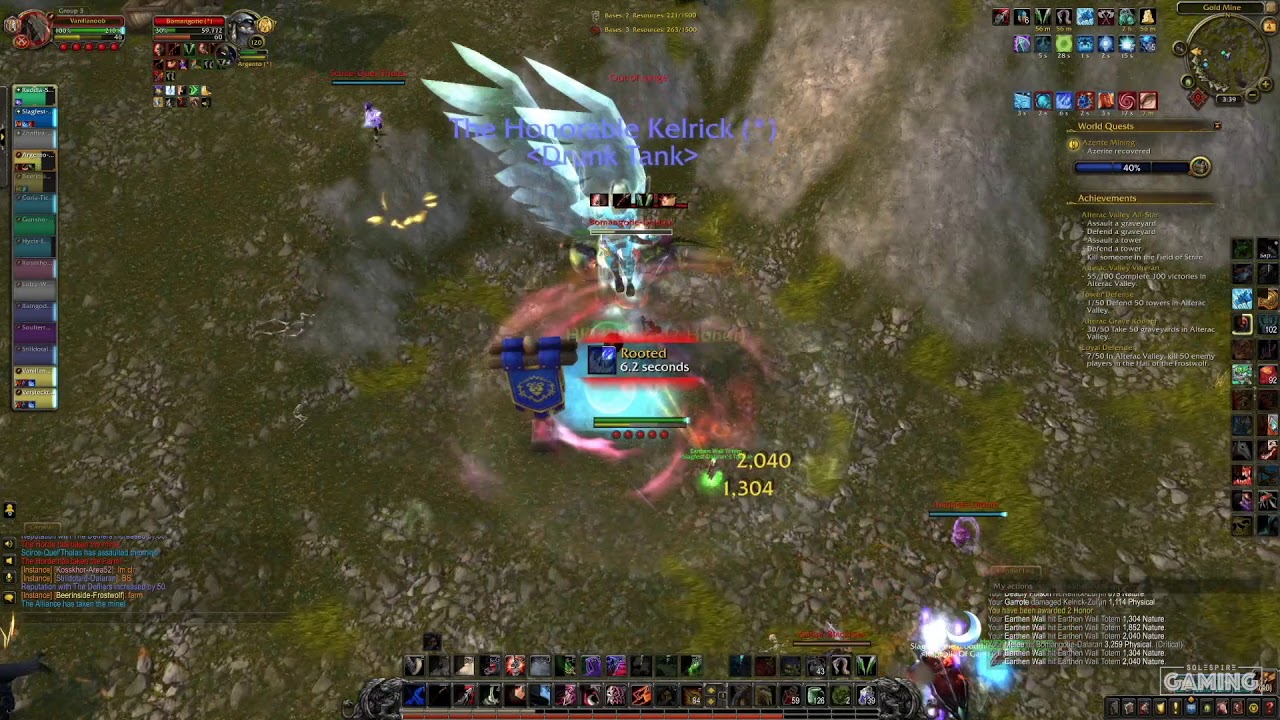Collapse the Group 3 raid frame header
1280x720 pixels.
tap(71, 10)
